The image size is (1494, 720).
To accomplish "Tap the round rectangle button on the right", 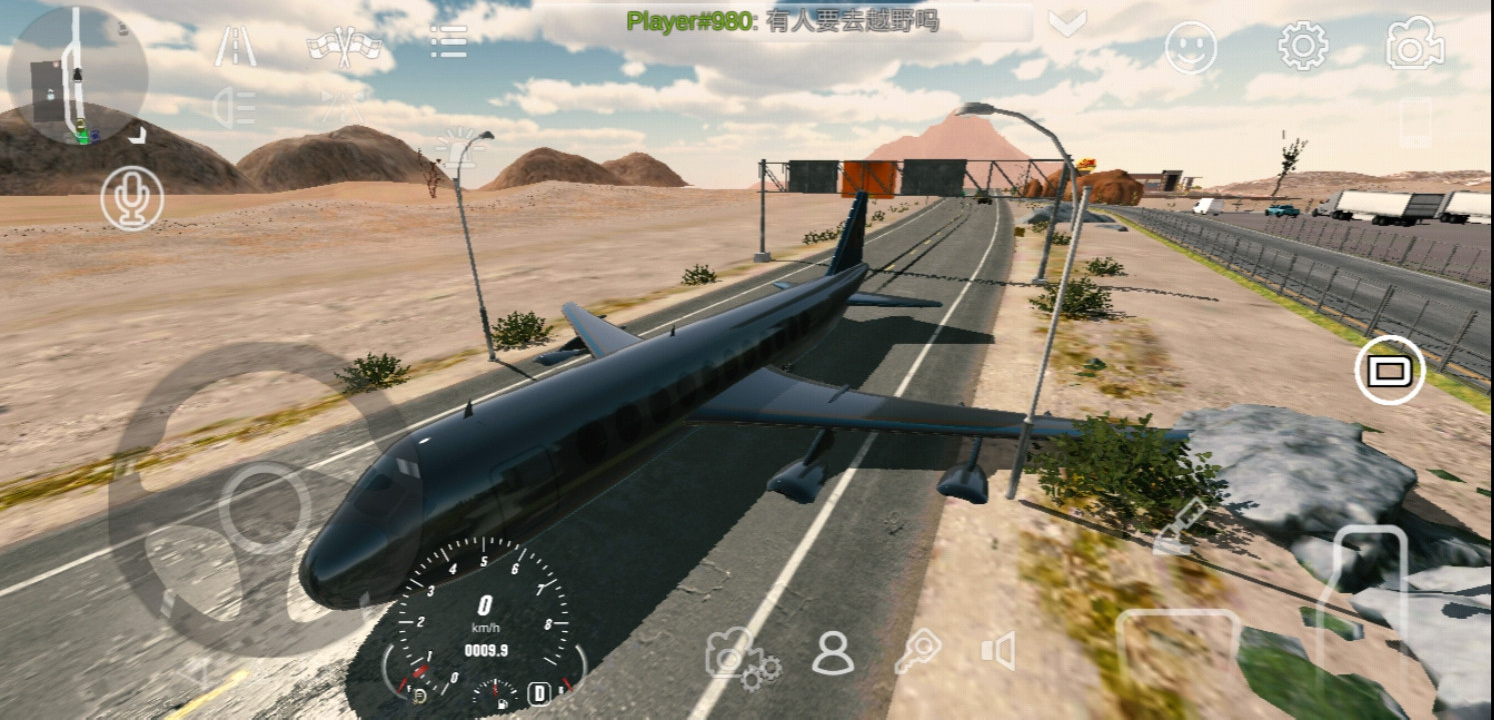I will 1389,371.
